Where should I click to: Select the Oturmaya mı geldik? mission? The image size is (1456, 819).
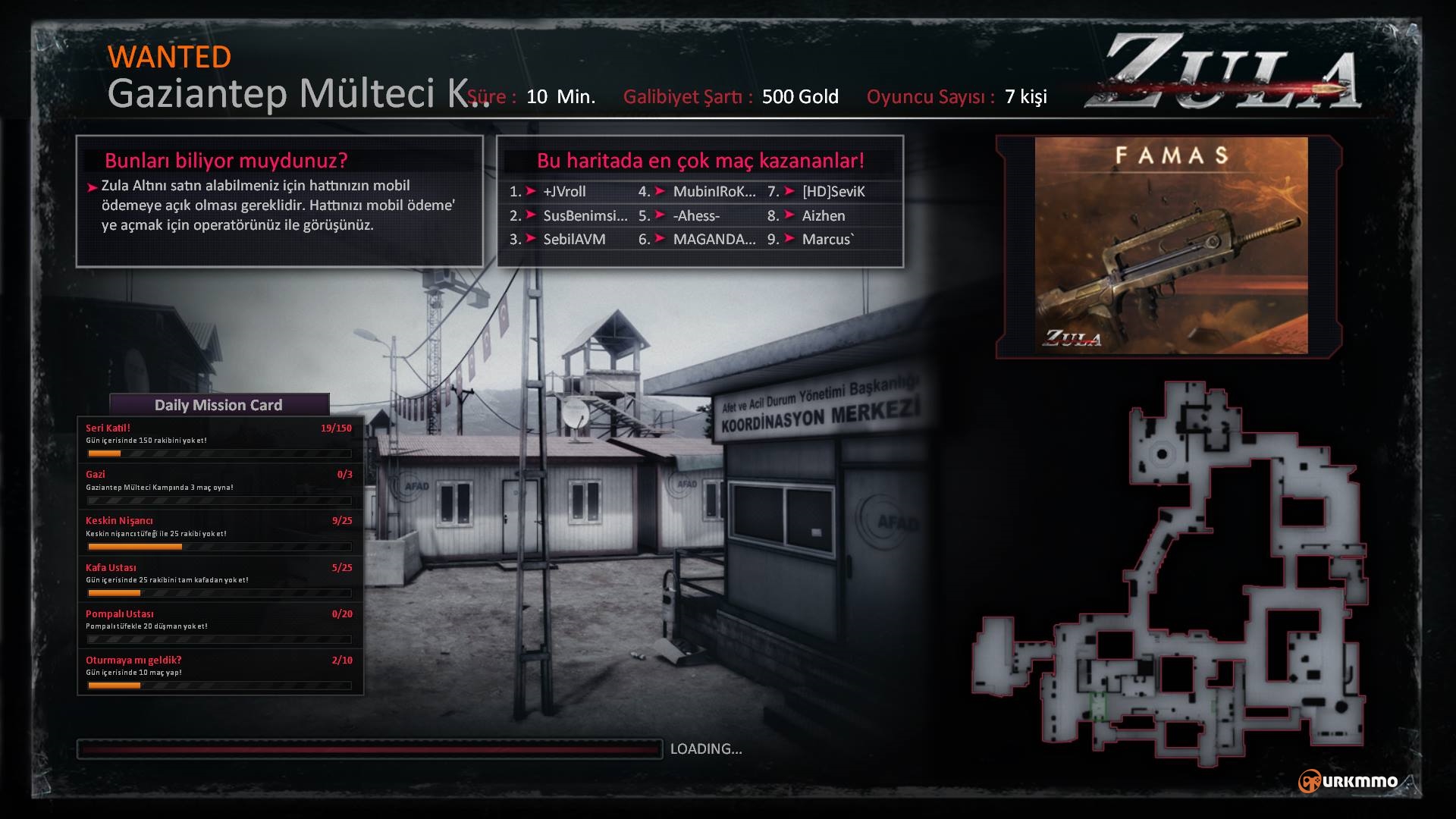(219, 671)
